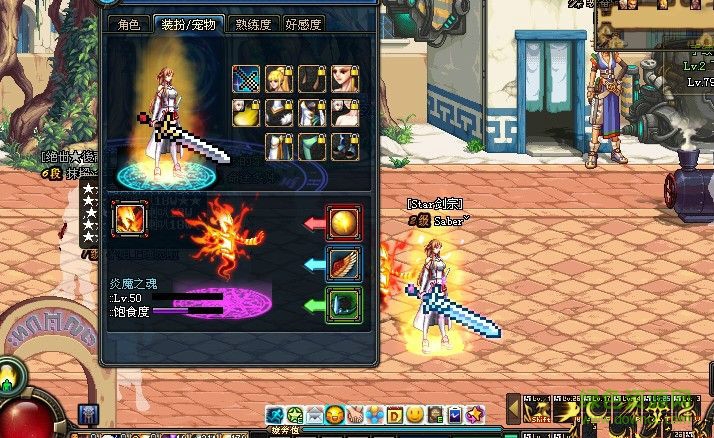This screenshot has width=714, height=438.
Task: Select the golden orb pet equipment slot
Action: [x=344, y=221]
